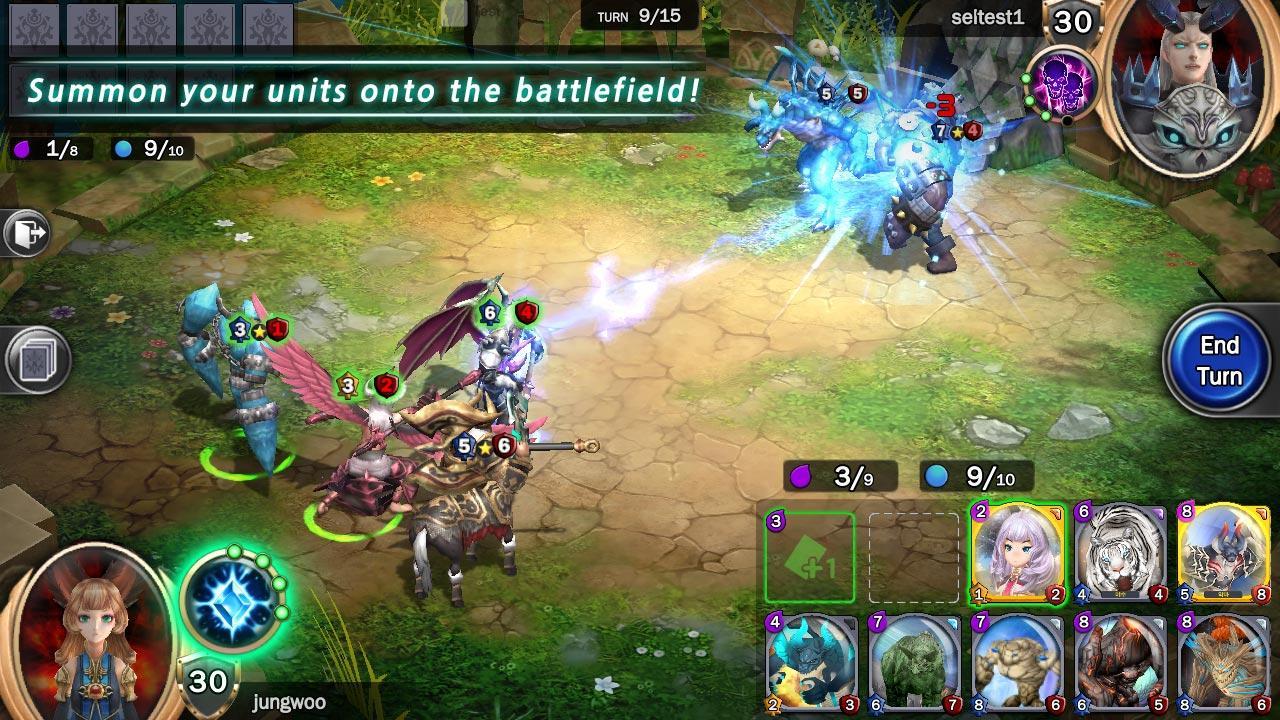Select the lava rock monster card
Viewport: 1280px width, 720px height.
1120,663
